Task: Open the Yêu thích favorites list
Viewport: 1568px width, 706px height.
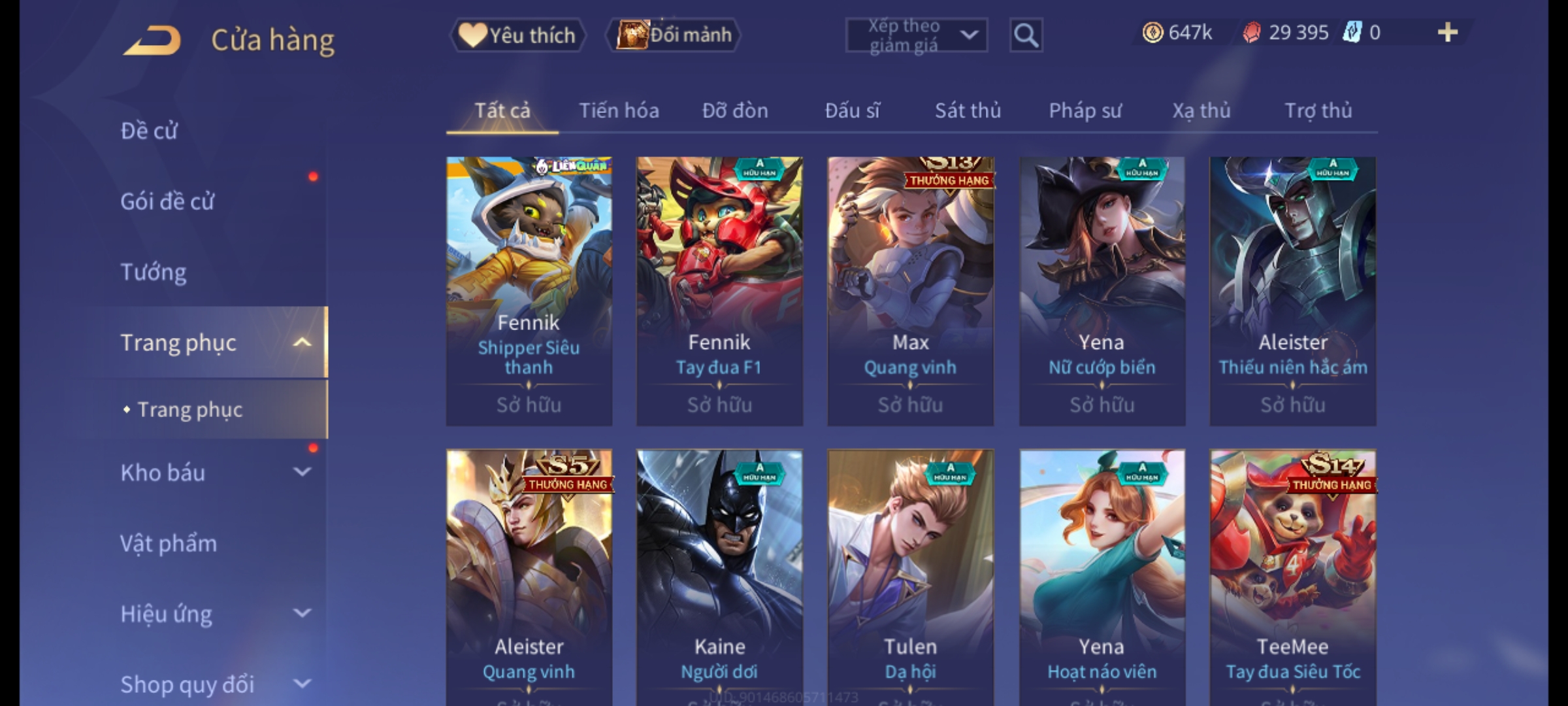Action: 517,35
